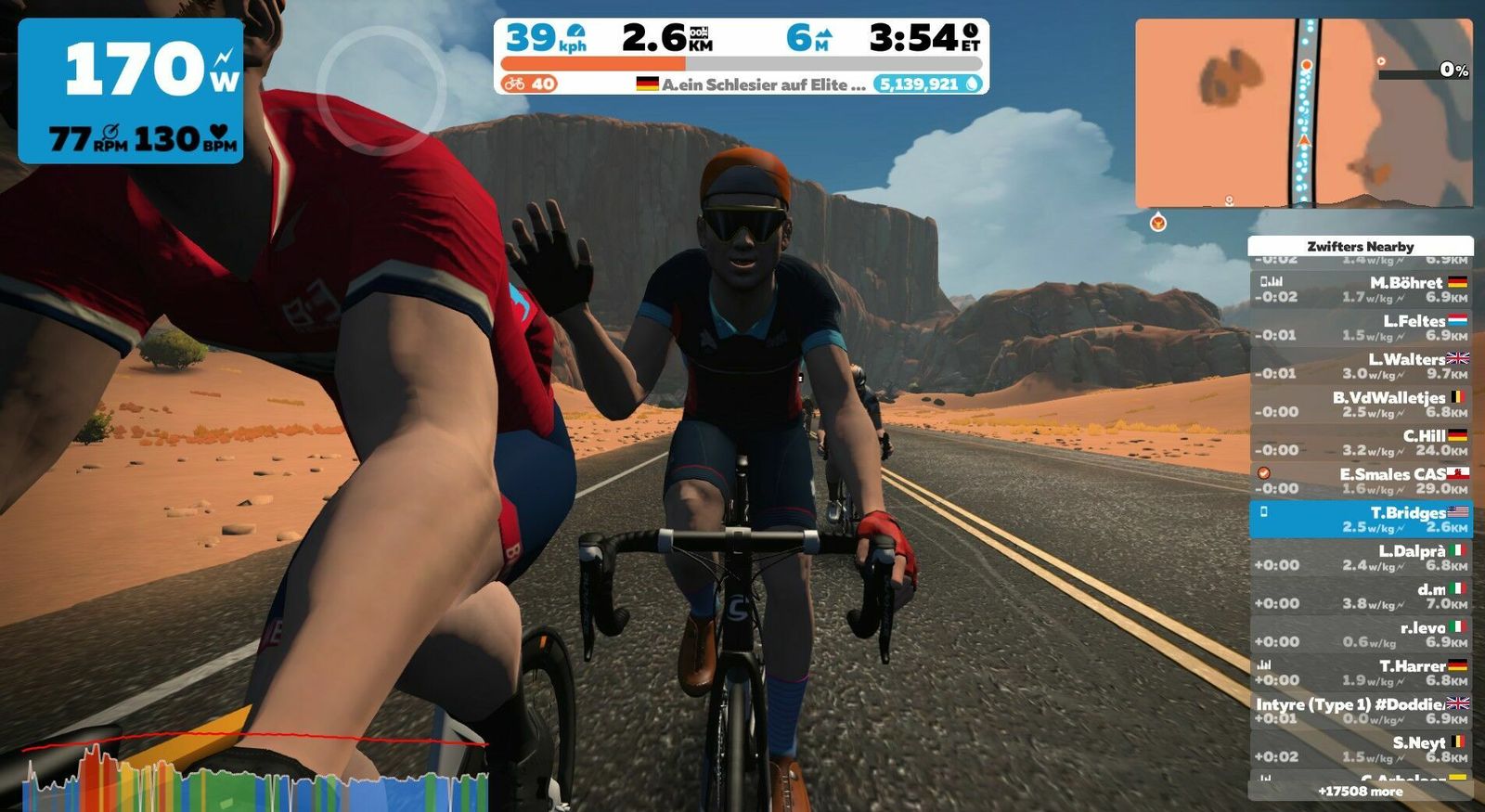Click the empty power-up ring
Image resolution: width=1485 pixels, height=812 pixels.
pyautogui.click(x=381, y=90)
